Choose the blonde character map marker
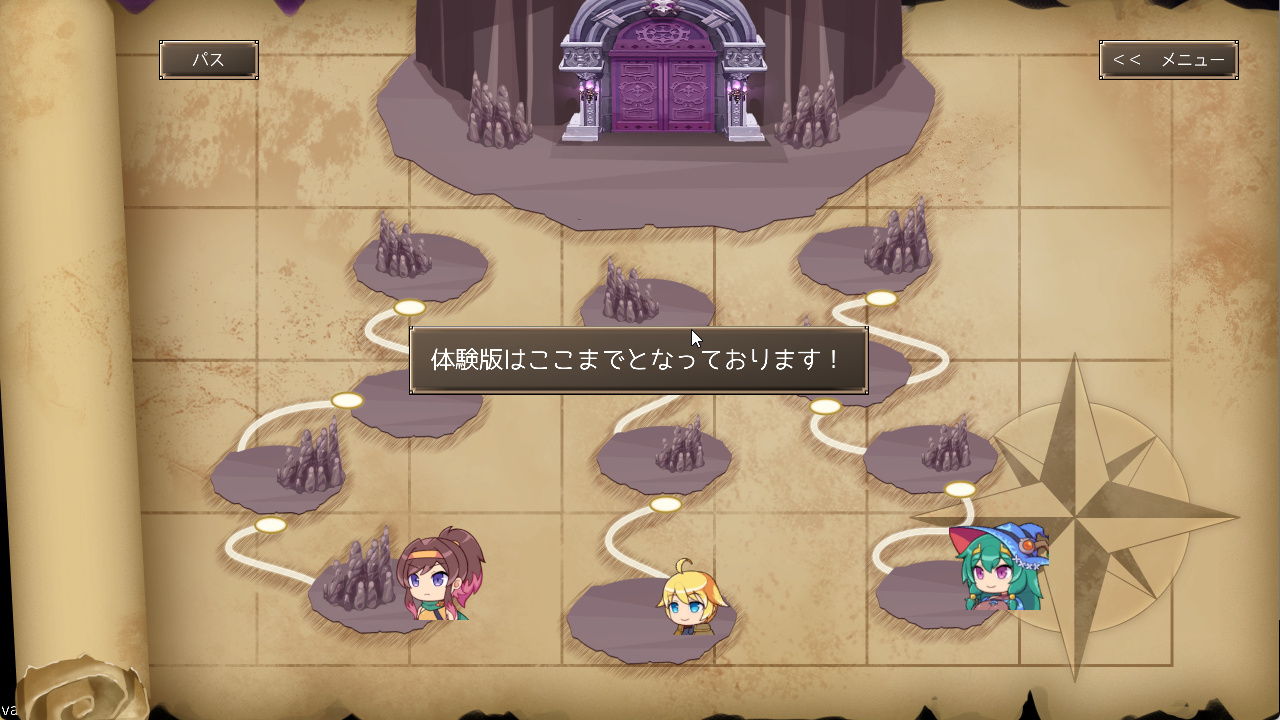This screenshot has height=720, width=1280. [691, 600]
